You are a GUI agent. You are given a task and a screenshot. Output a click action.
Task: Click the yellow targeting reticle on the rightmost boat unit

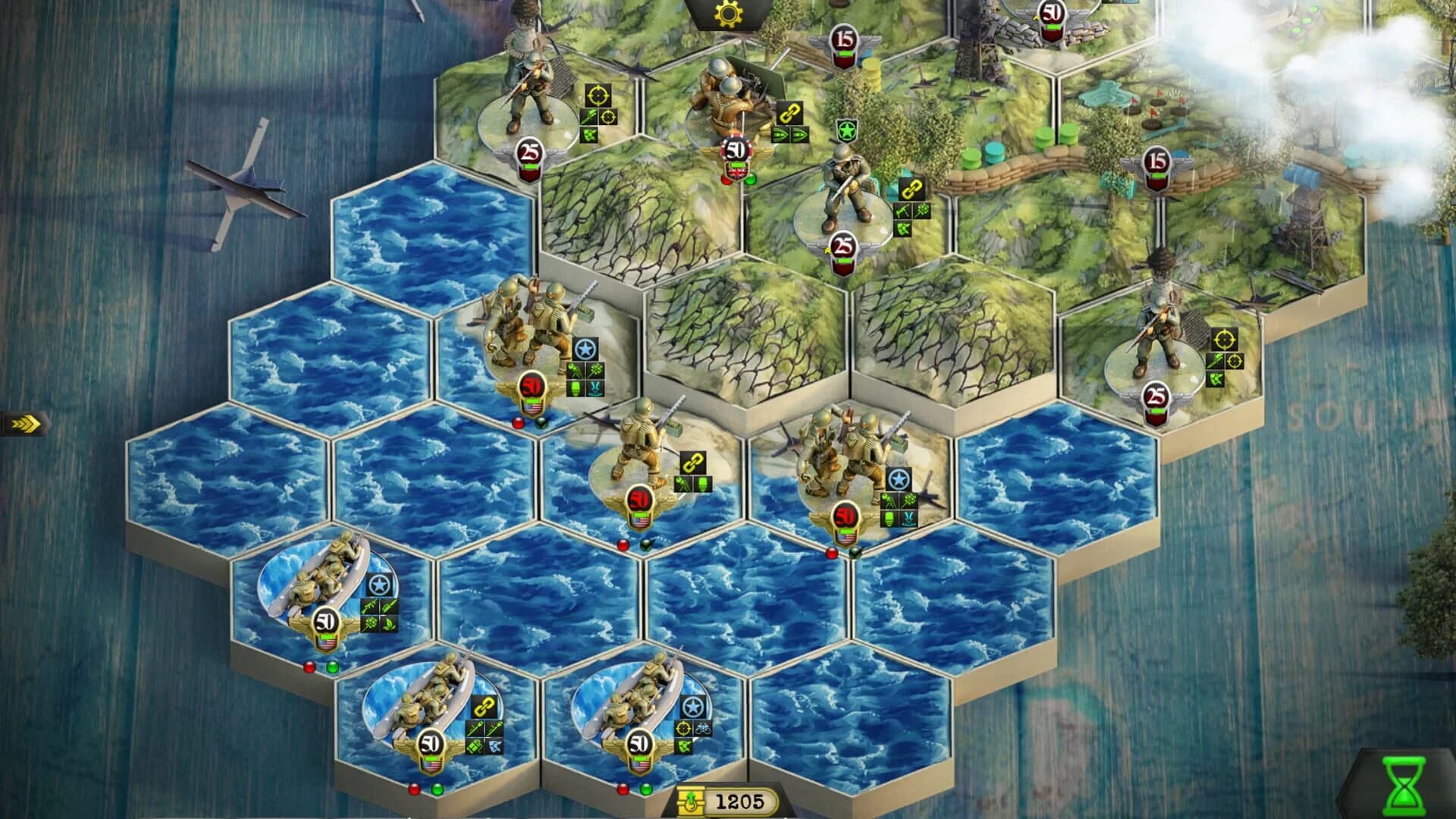[x=683, y=728]
